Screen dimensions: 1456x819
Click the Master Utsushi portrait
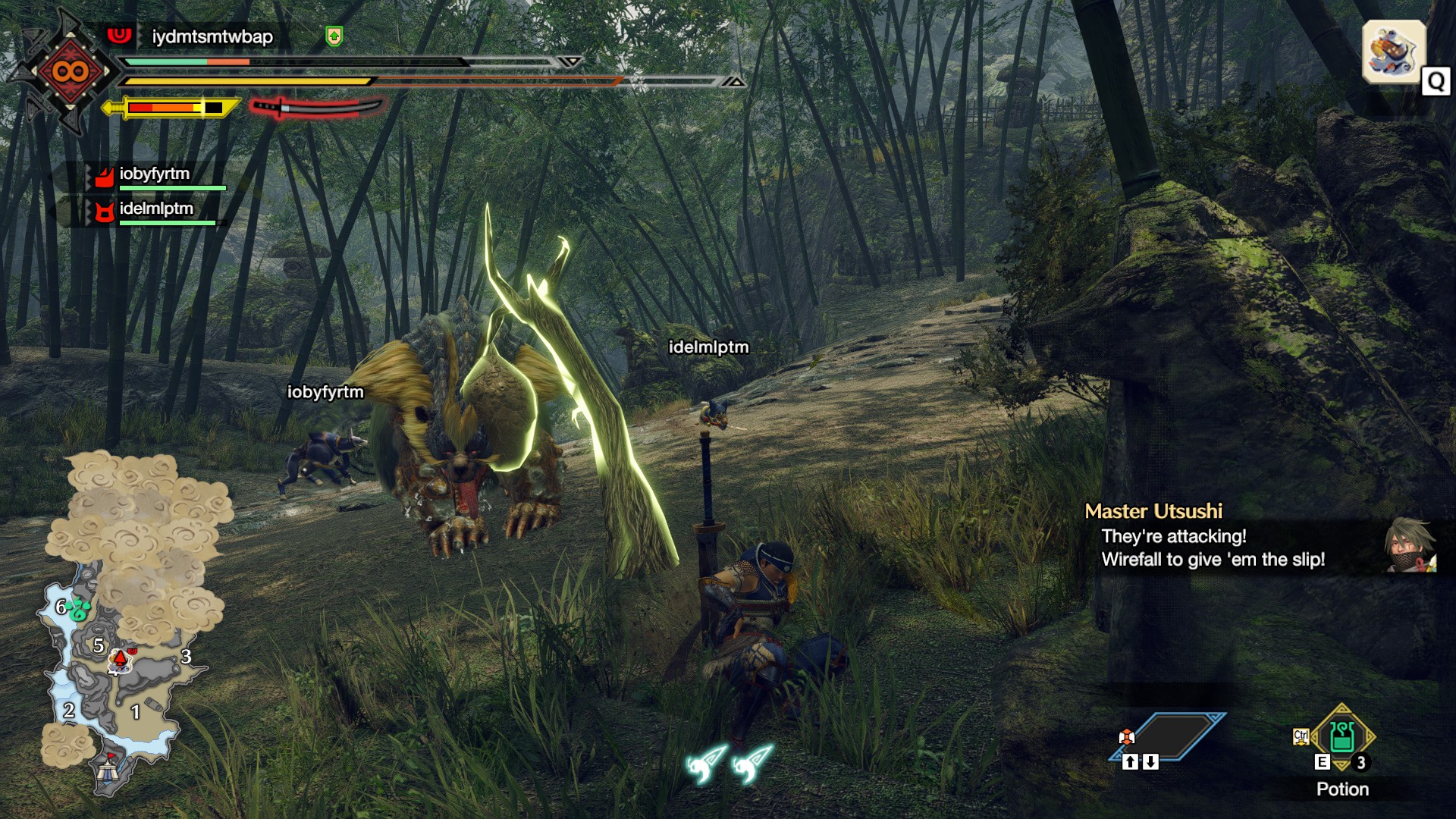[1409, 544]
